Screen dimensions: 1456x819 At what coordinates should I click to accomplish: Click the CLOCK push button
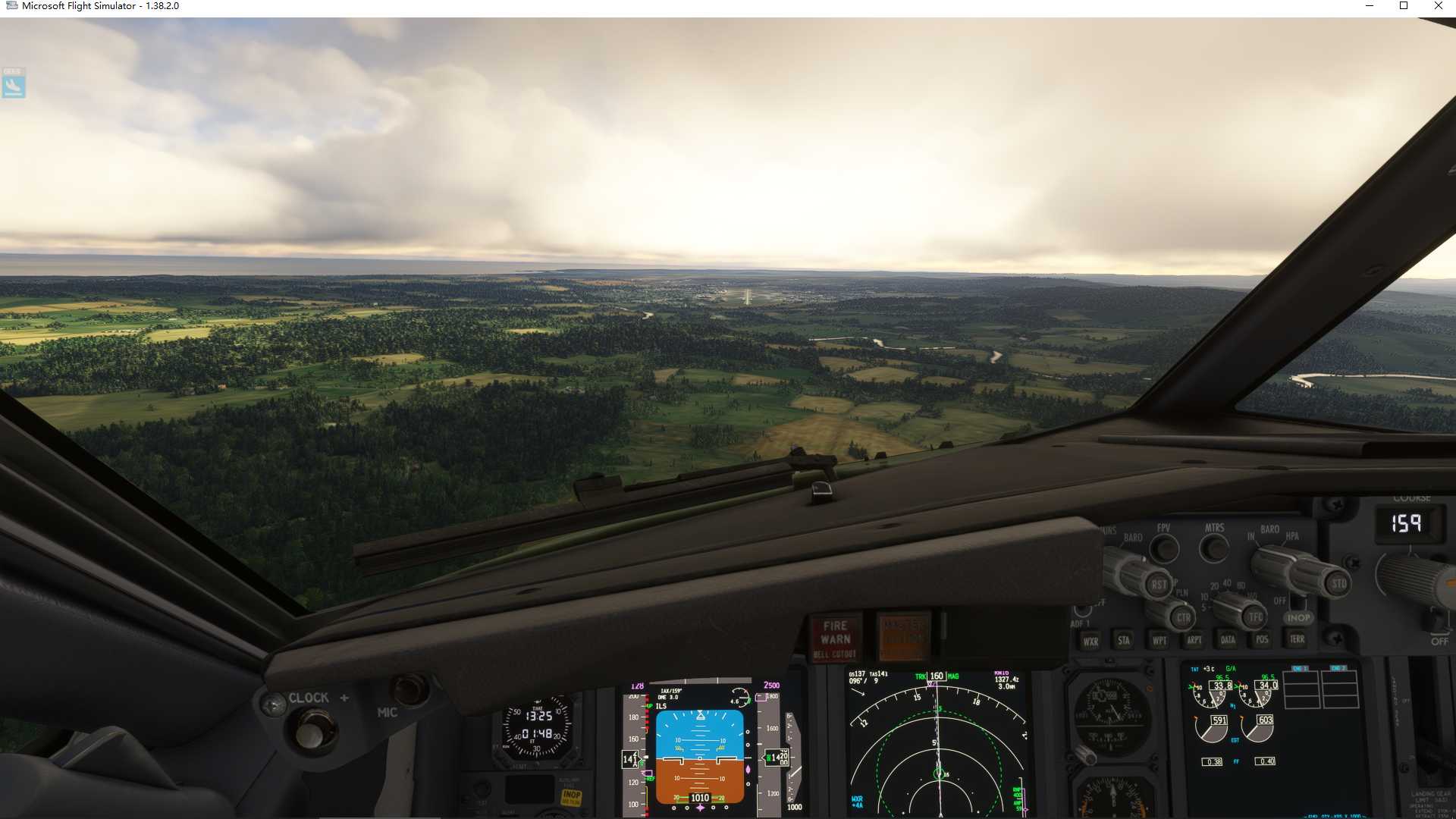(x=310, y=733)
